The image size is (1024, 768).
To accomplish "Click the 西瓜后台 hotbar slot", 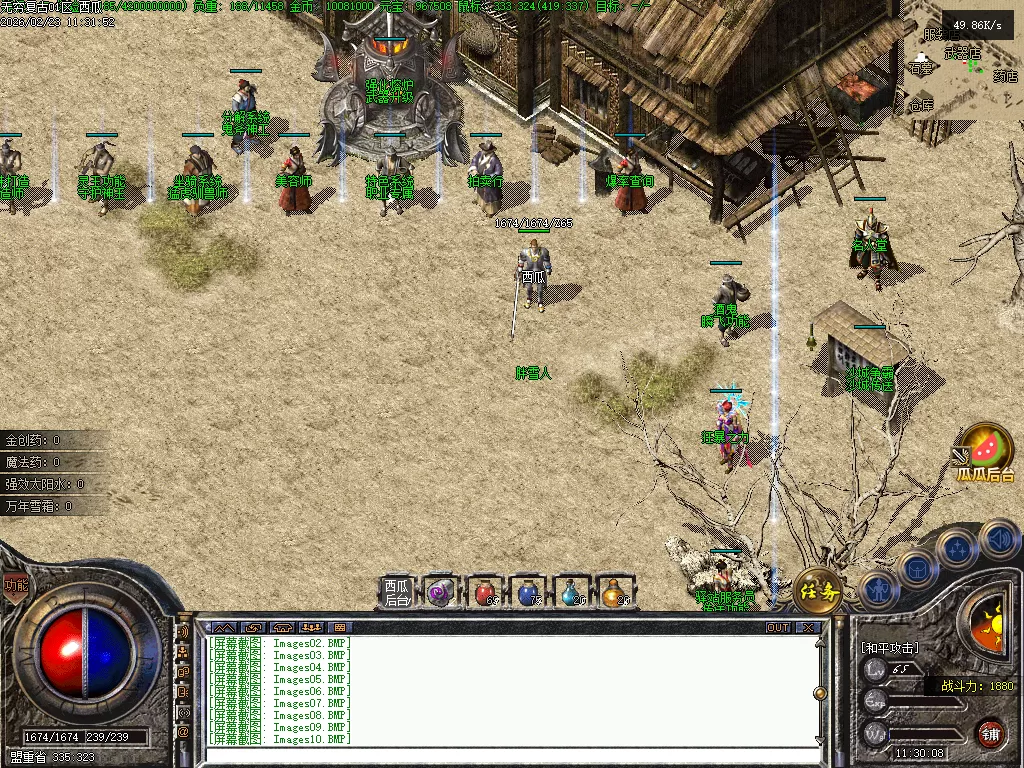I will click(397, 593).
